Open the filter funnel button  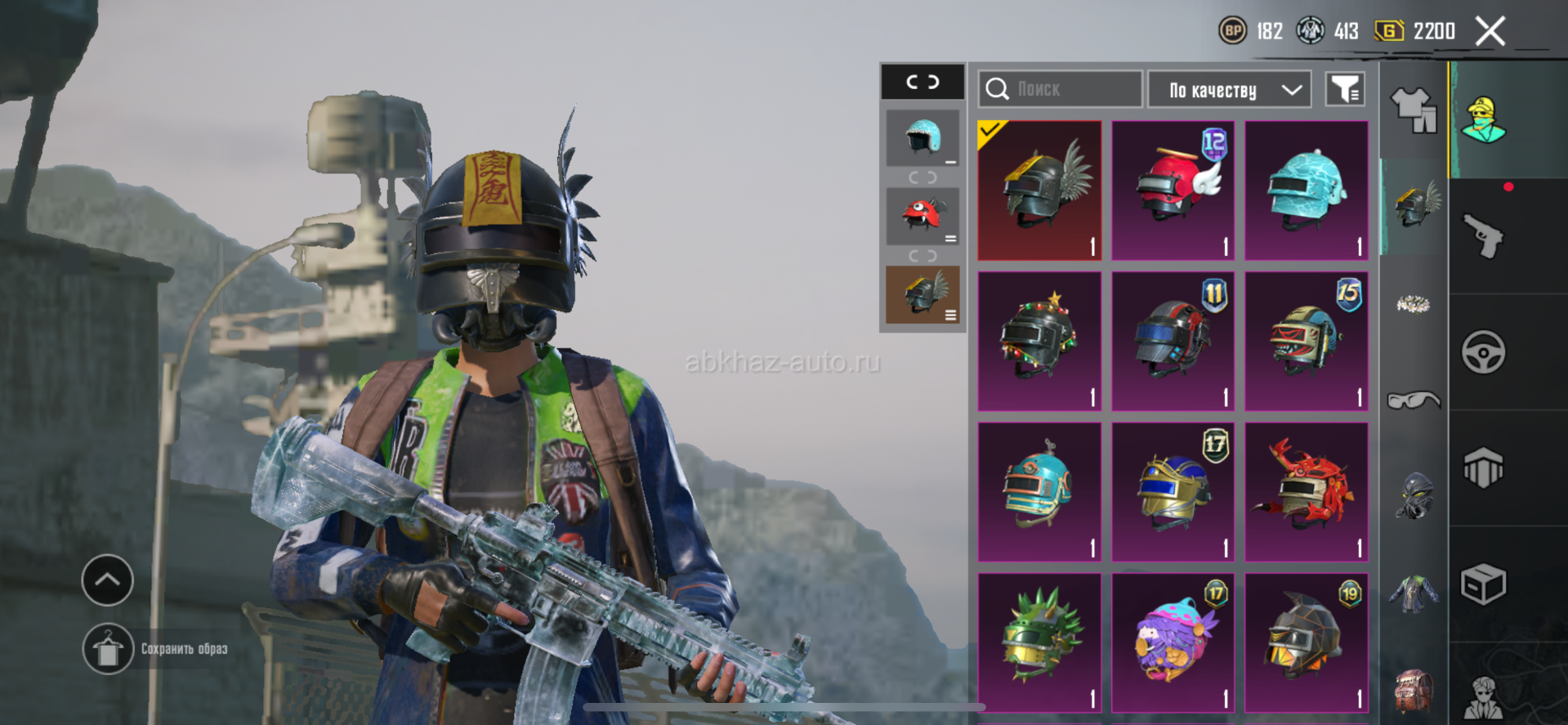coord(1344,89)
